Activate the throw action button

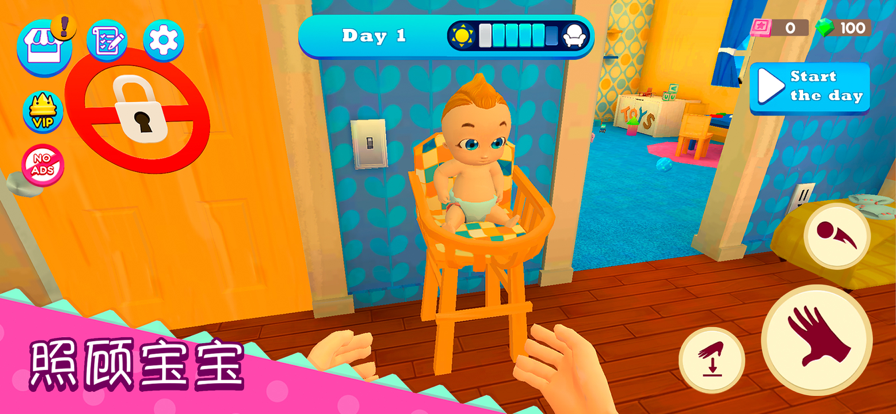(x=836, y=236)
